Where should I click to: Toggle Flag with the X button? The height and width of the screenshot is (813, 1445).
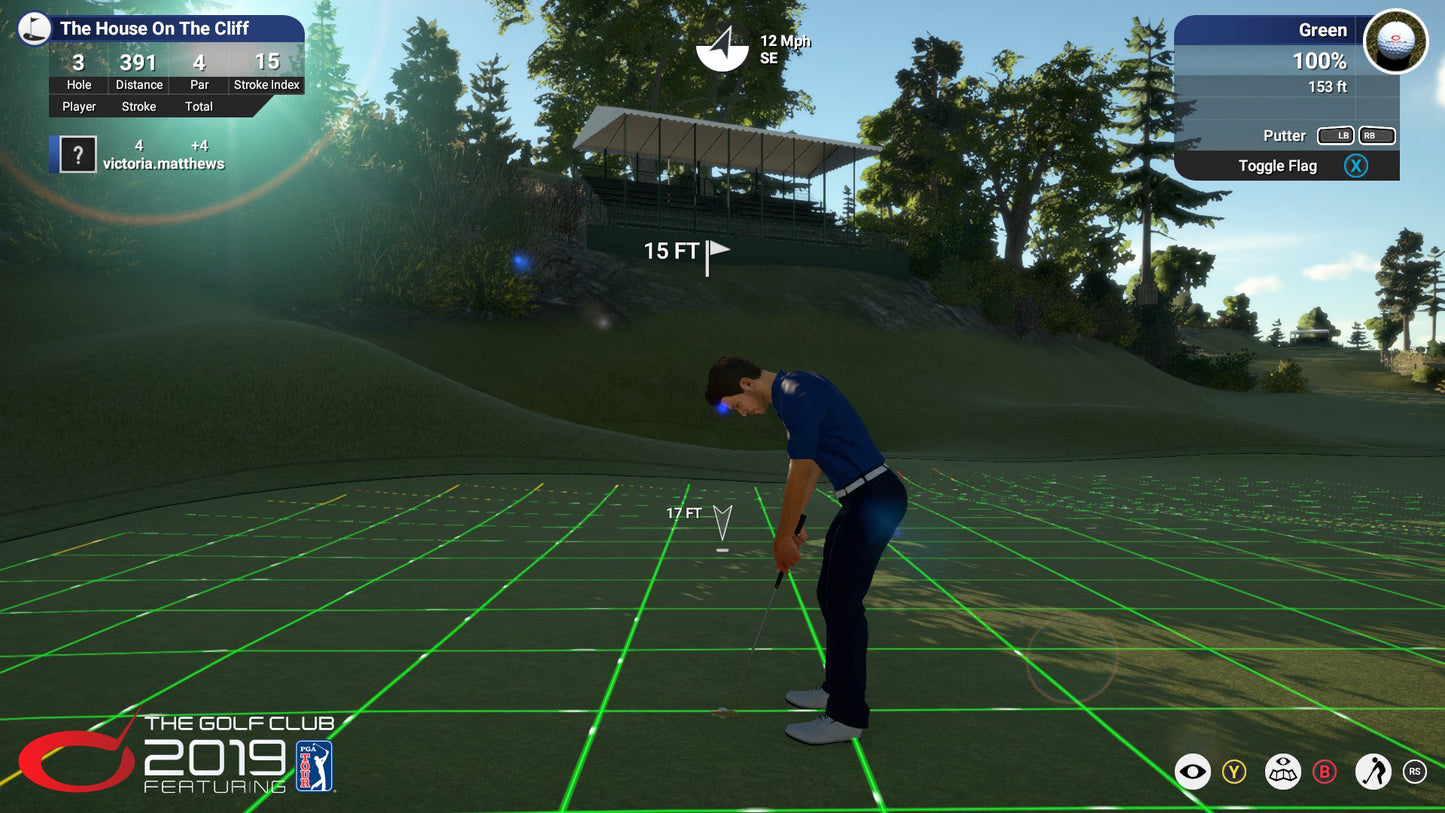point(1356,165)
